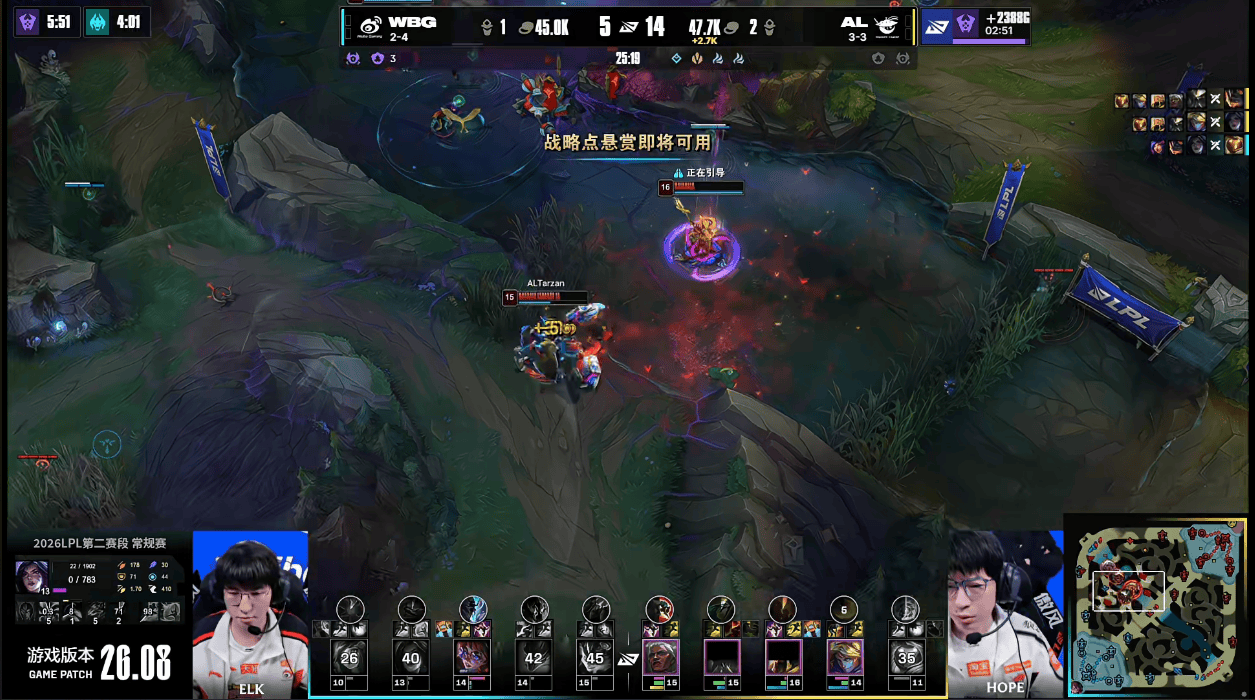Pick the dead champion tile showing 45

pyautogui.click(x=596, y=657)
